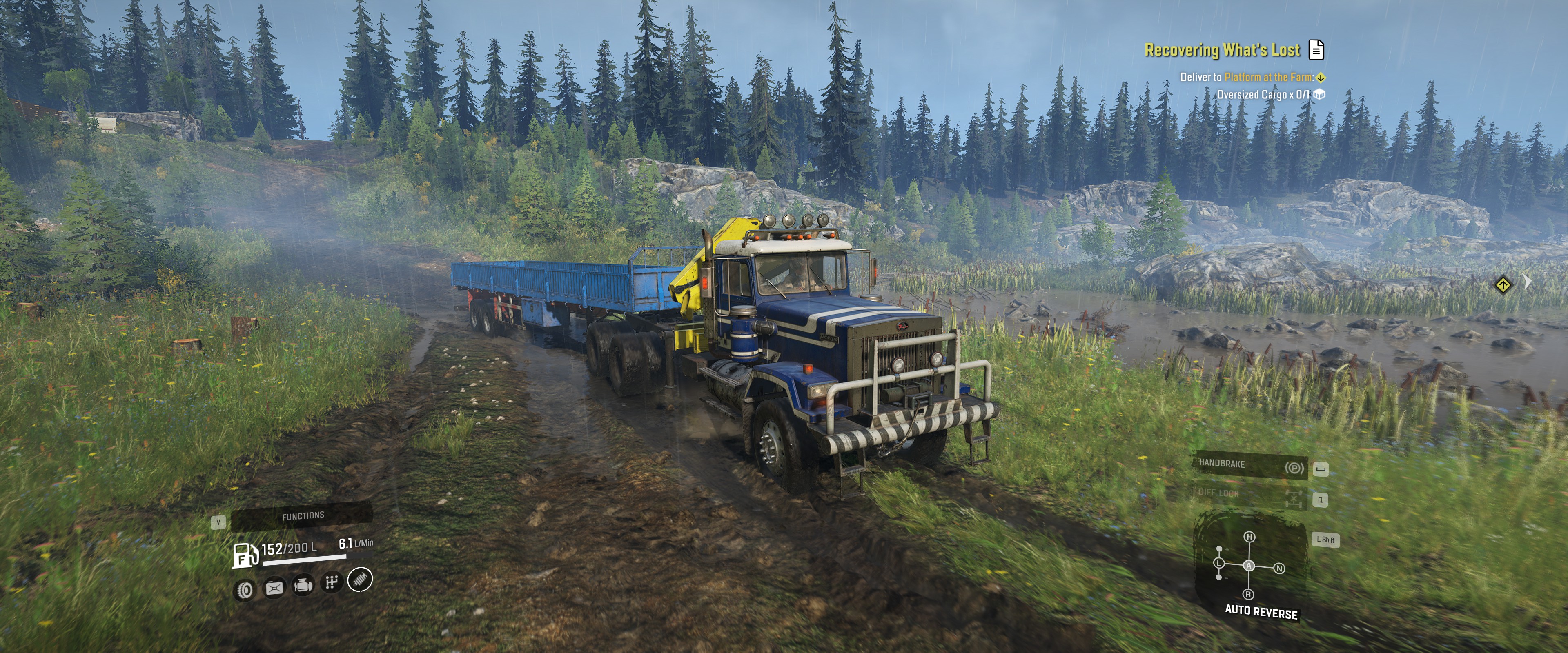The image size is (1568, 653).
Task: Select Reverse (R) on the gear selector
Action: [1248, 594]
